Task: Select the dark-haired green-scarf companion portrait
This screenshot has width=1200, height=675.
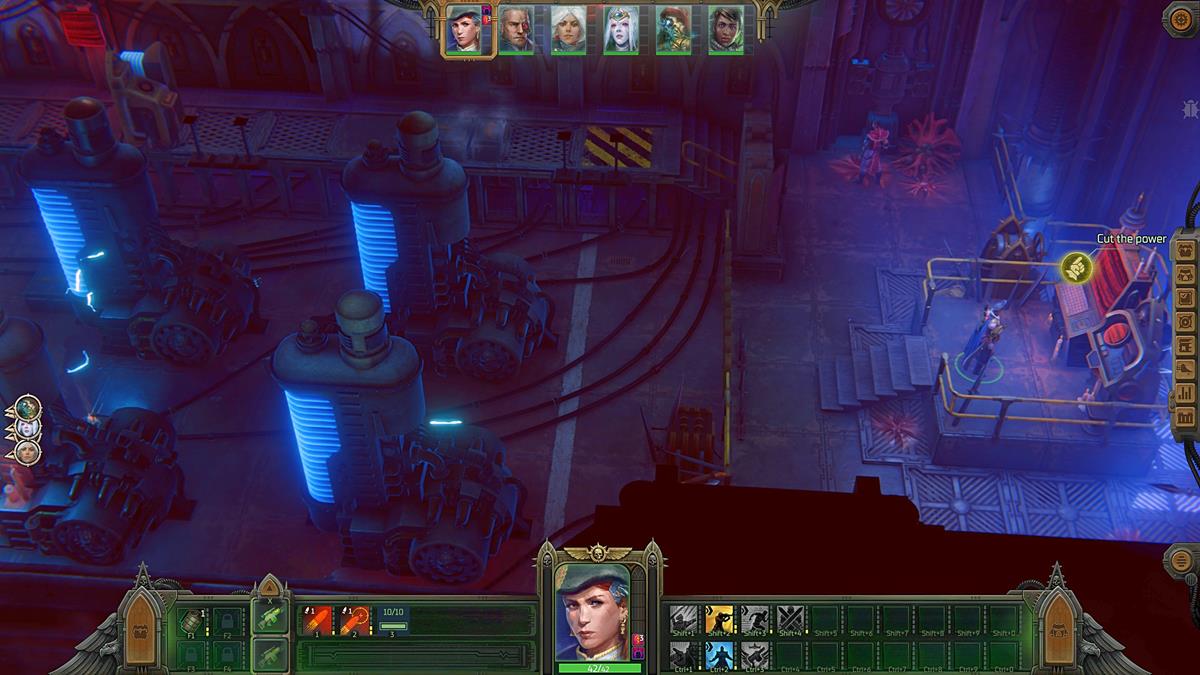Action: pyautogui.click(x=726, y=29)
